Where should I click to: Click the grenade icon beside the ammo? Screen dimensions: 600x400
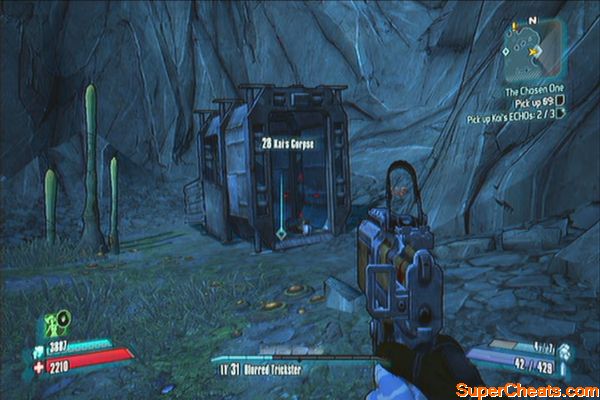click(563, 352)
